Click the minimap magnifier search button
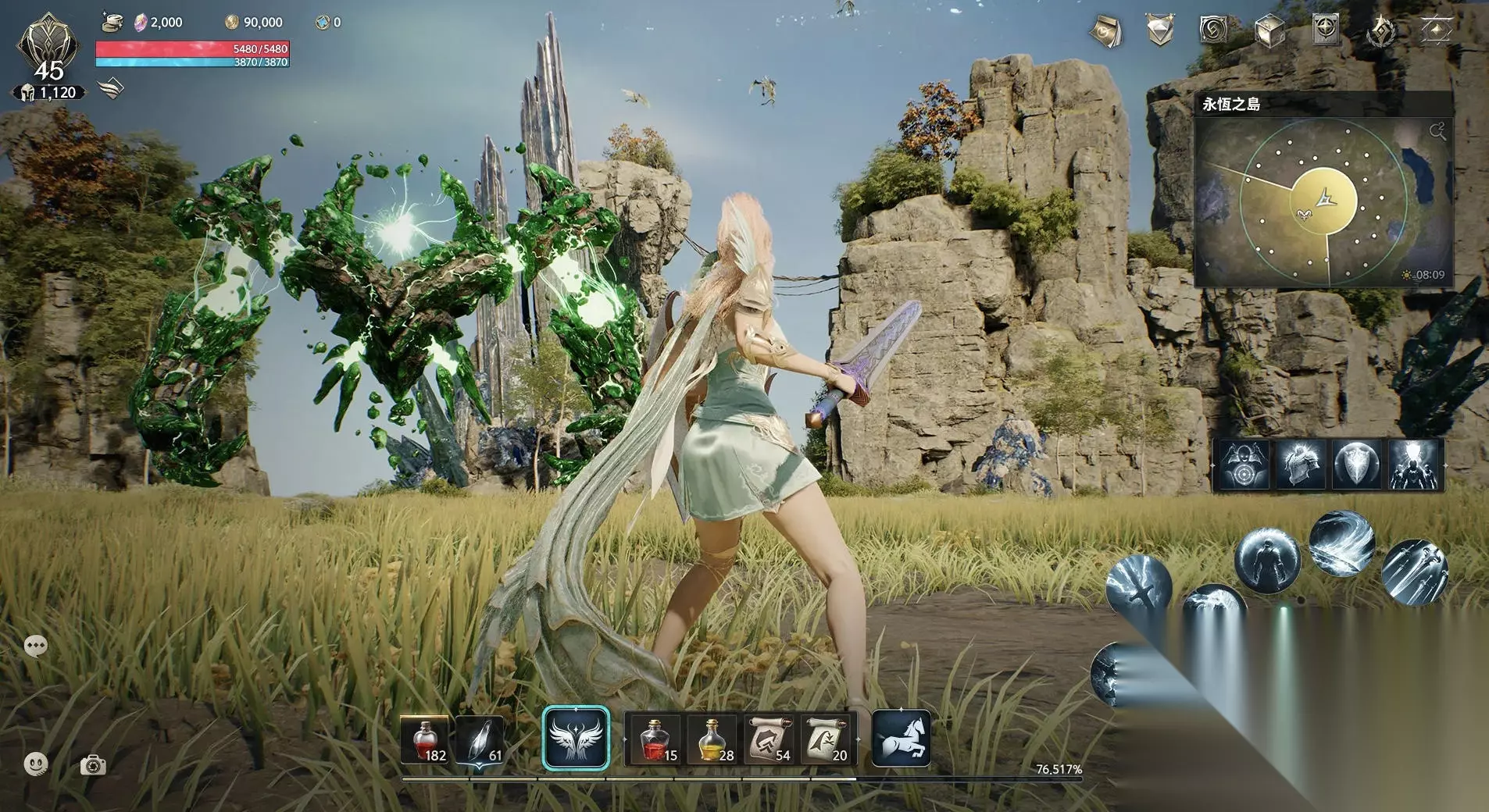The width and height of the screenshot is (1489, 812). pyautogui.click(x=1437, y=130)
